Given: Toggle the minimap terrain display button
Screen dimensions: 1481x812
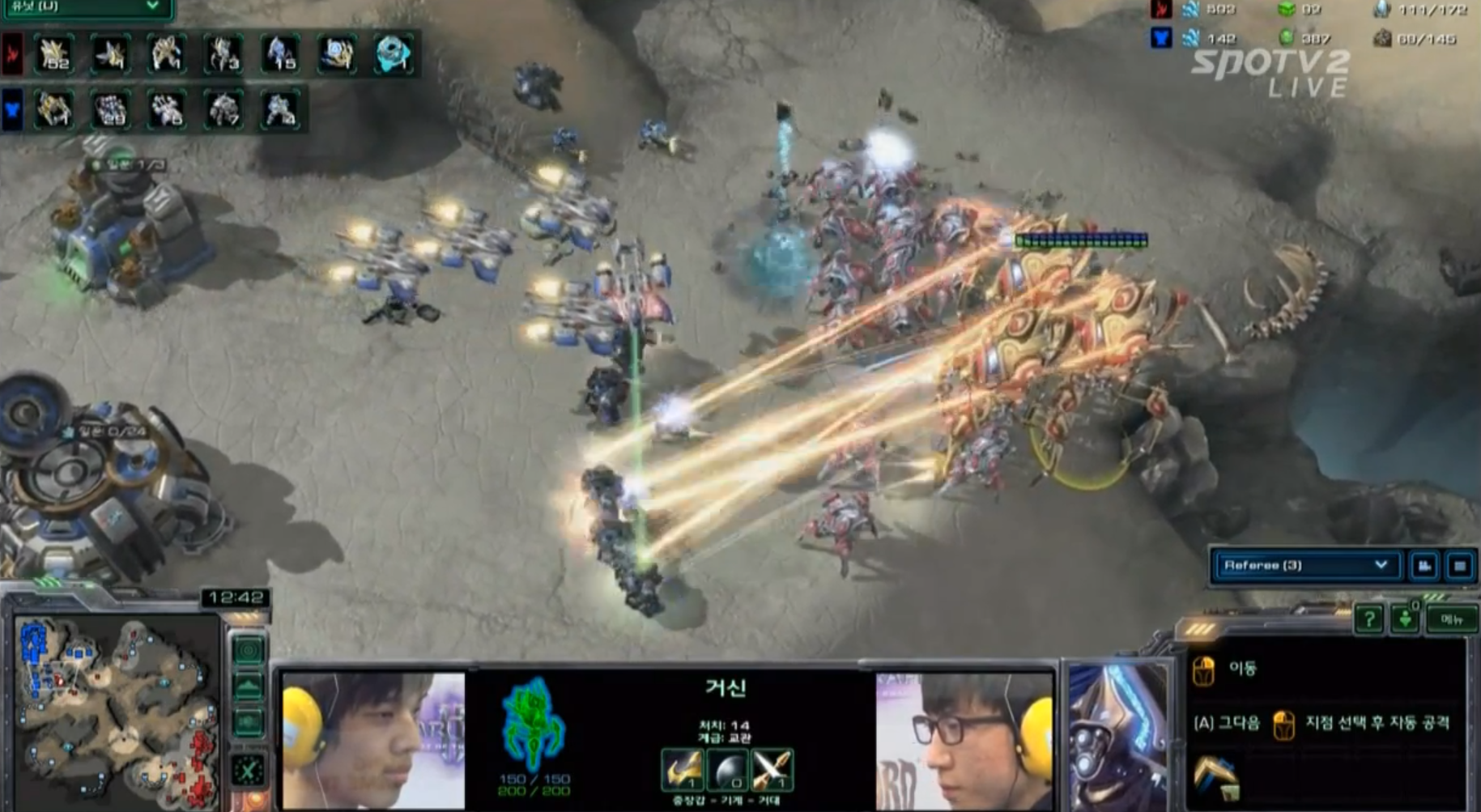Looking at the screenshot, I should 249,687.
